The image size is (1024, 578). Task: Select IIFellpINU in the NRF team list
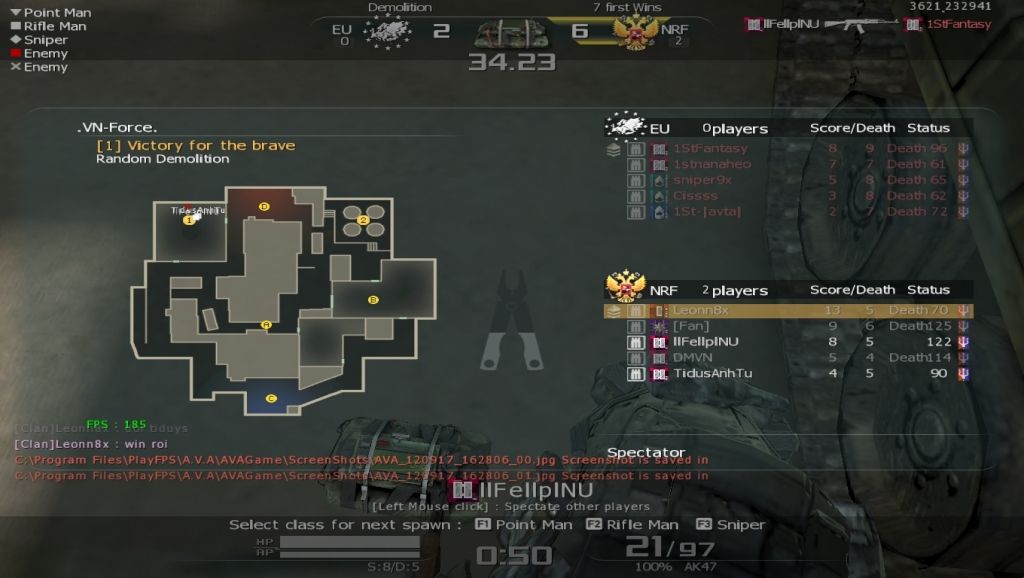click(705, 342)
